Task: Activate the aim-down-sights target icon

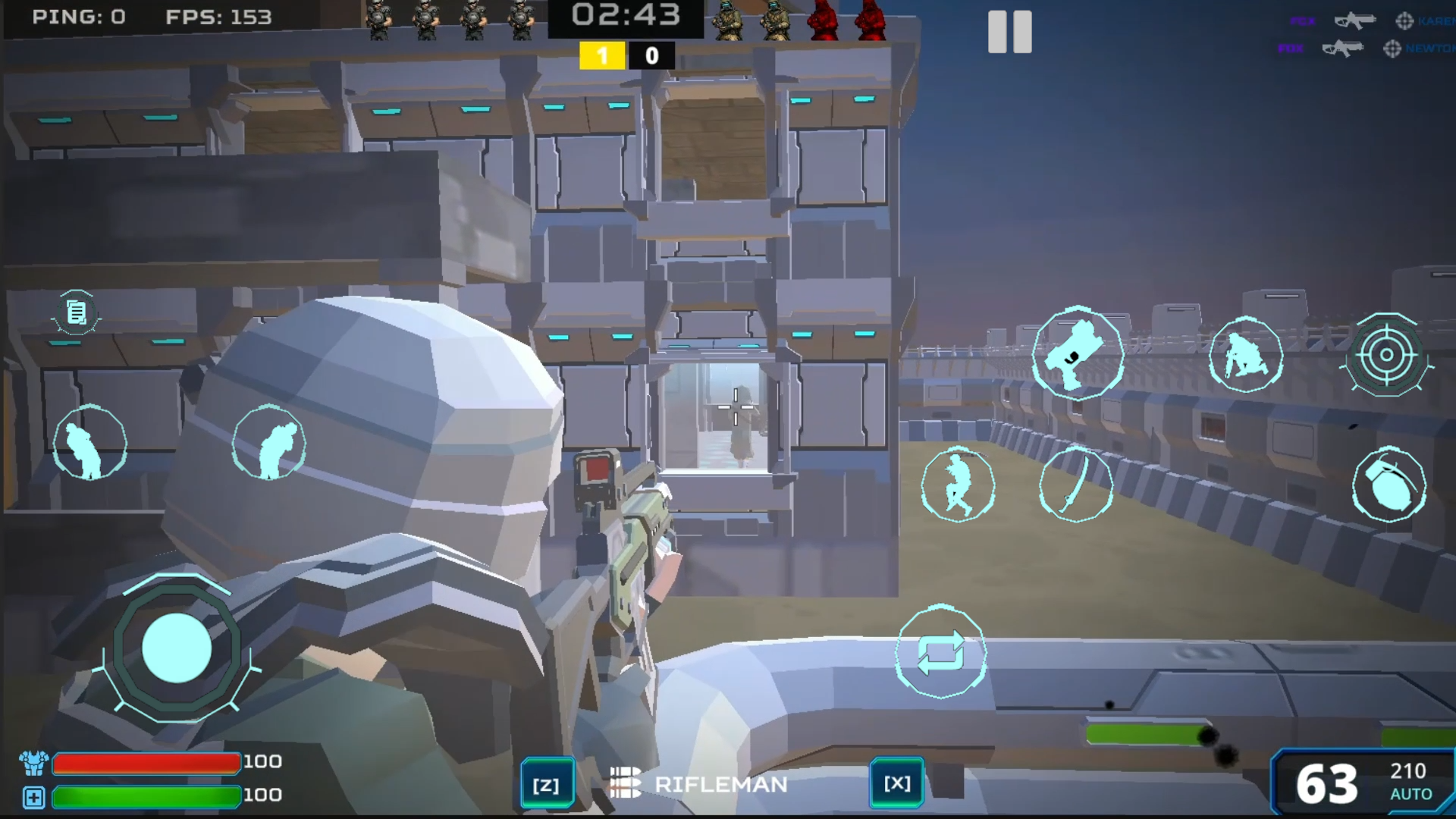Action: (1388, 355)
